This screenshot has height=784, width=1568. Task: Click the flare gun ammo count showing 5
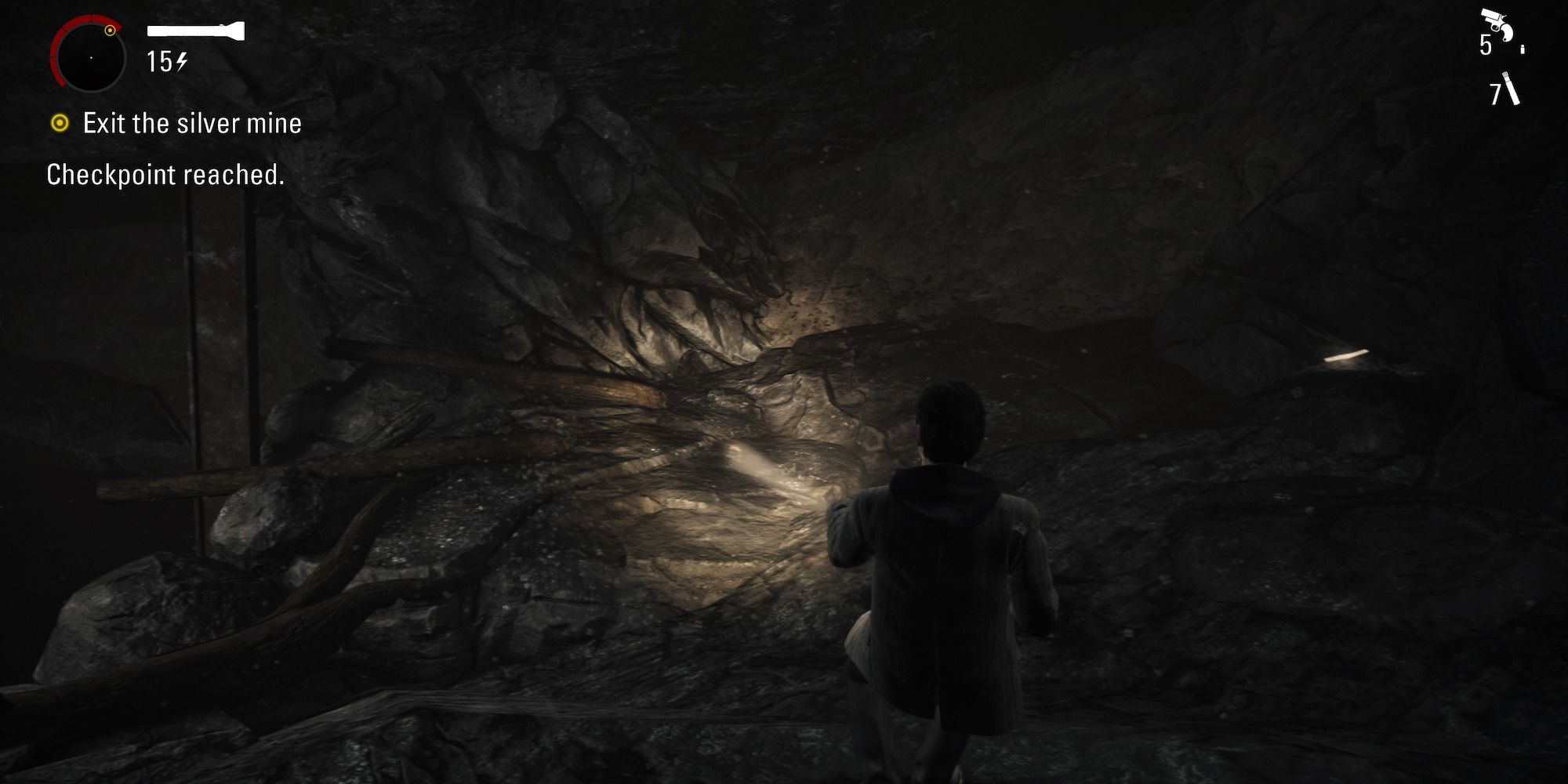click(1486, 44)
